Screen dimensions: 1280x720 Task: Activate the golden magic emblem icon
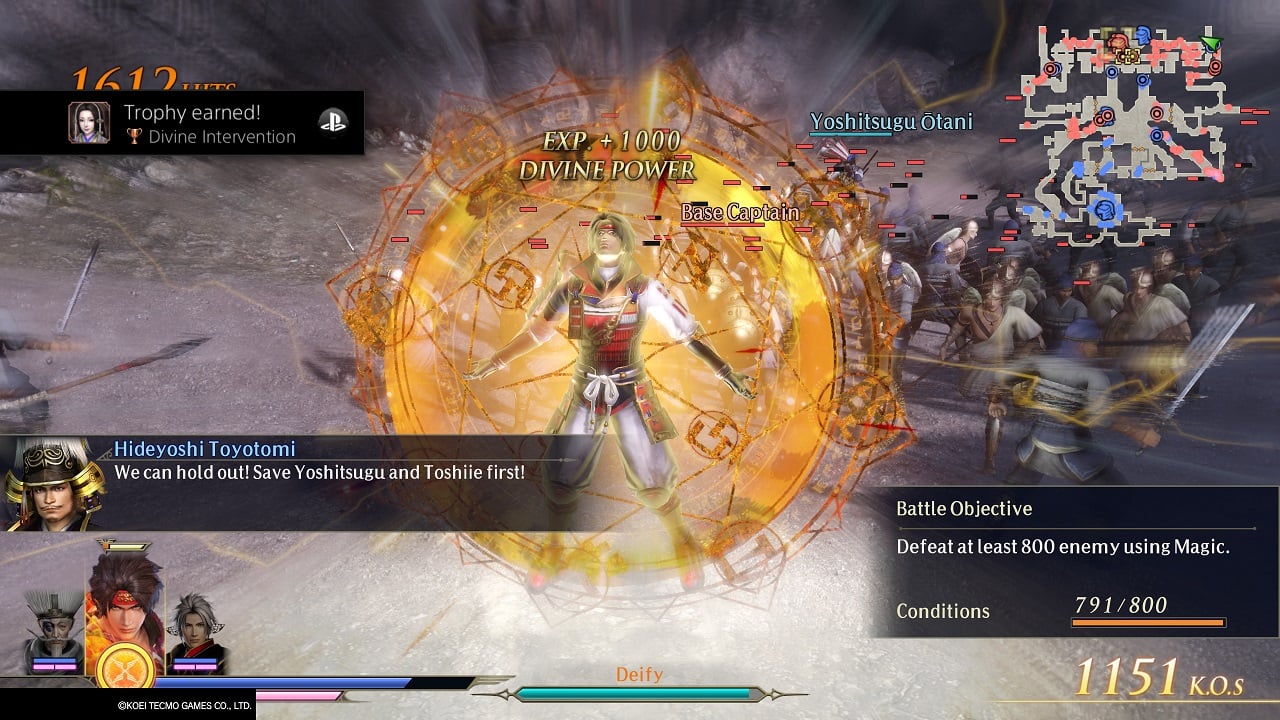125,666
